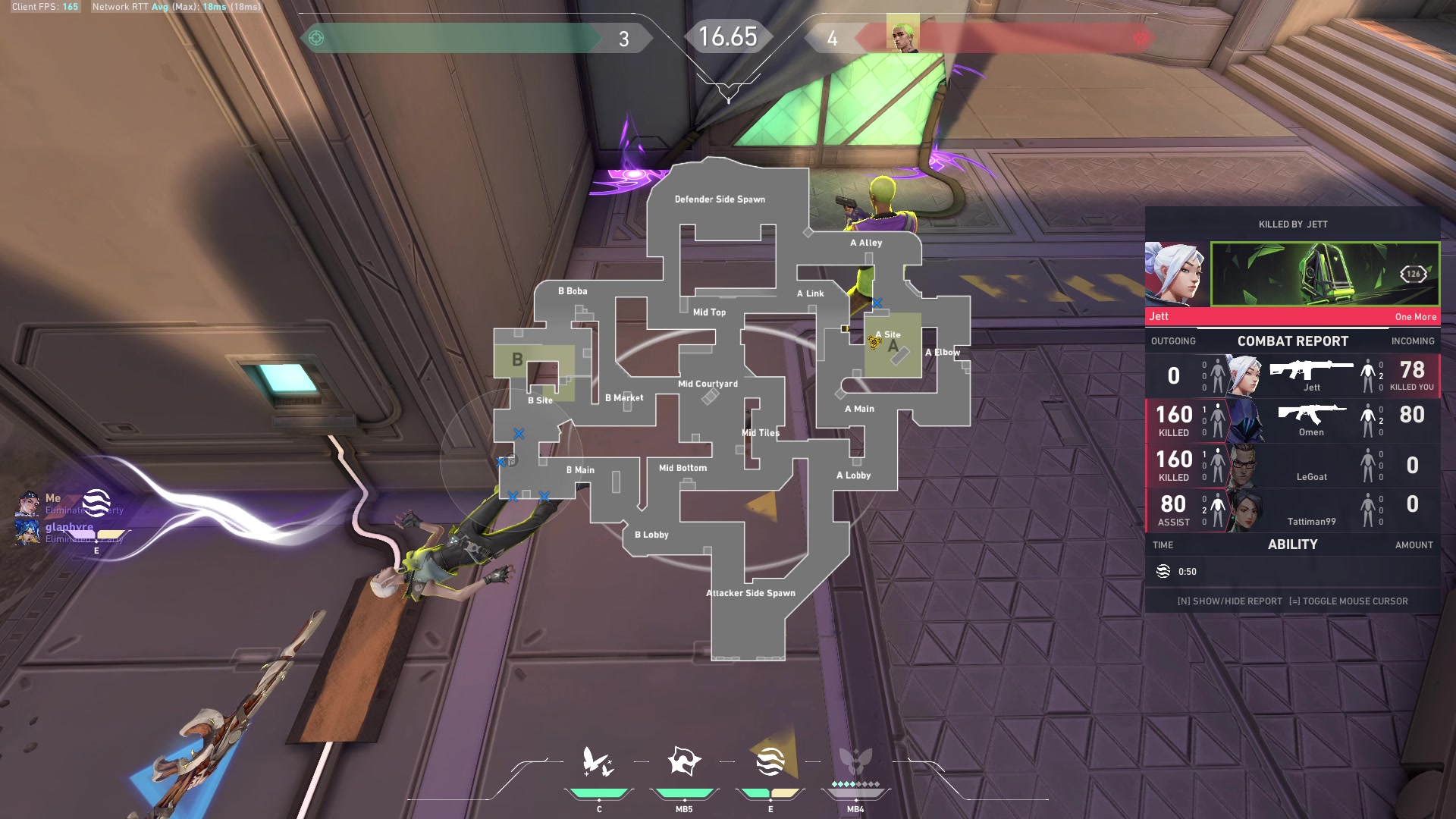
Task: Mark A Main on the map
Action: click(x=859, y=409)
